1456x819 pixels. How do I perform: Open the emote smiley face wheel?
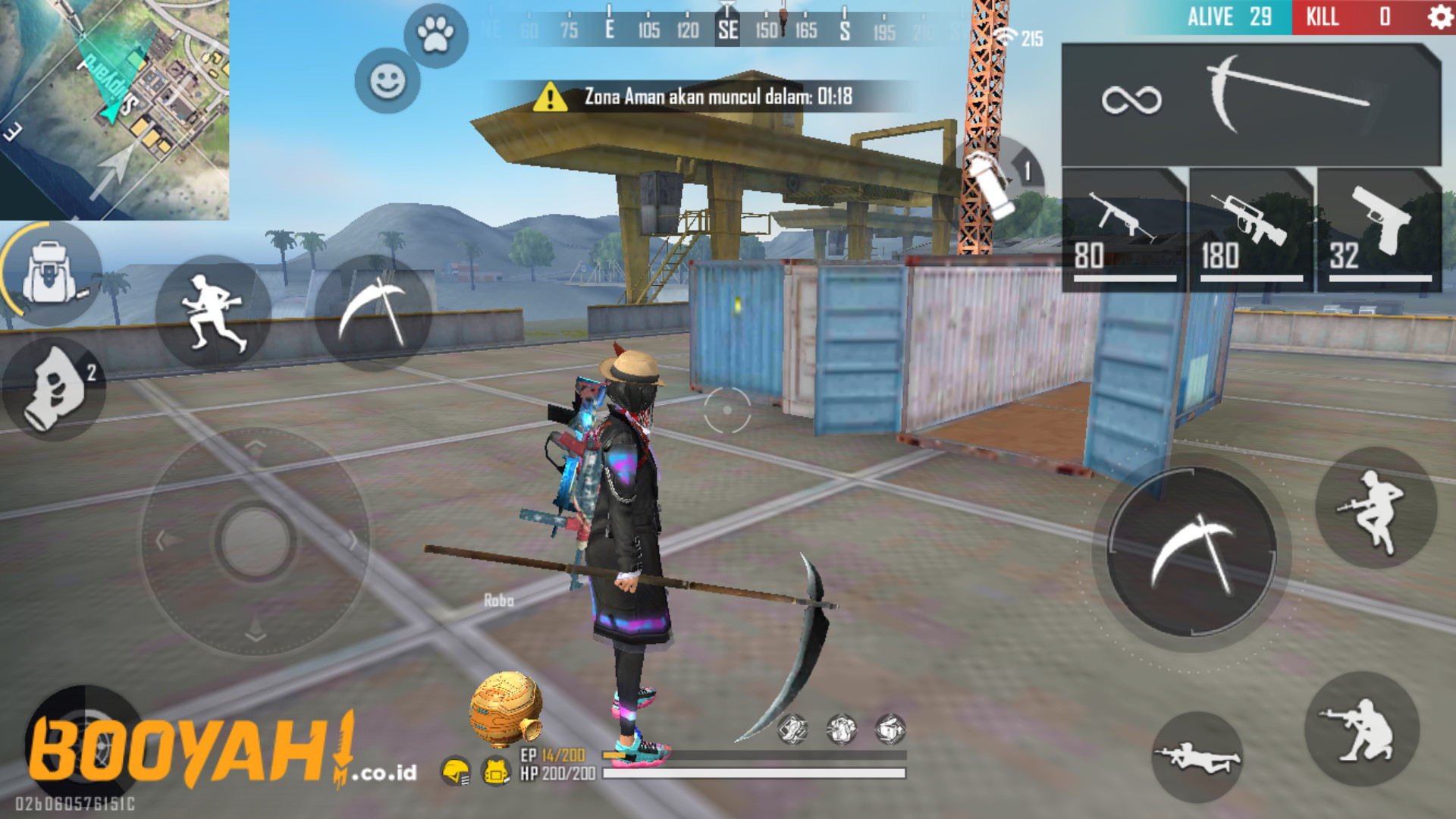point(387,78)
